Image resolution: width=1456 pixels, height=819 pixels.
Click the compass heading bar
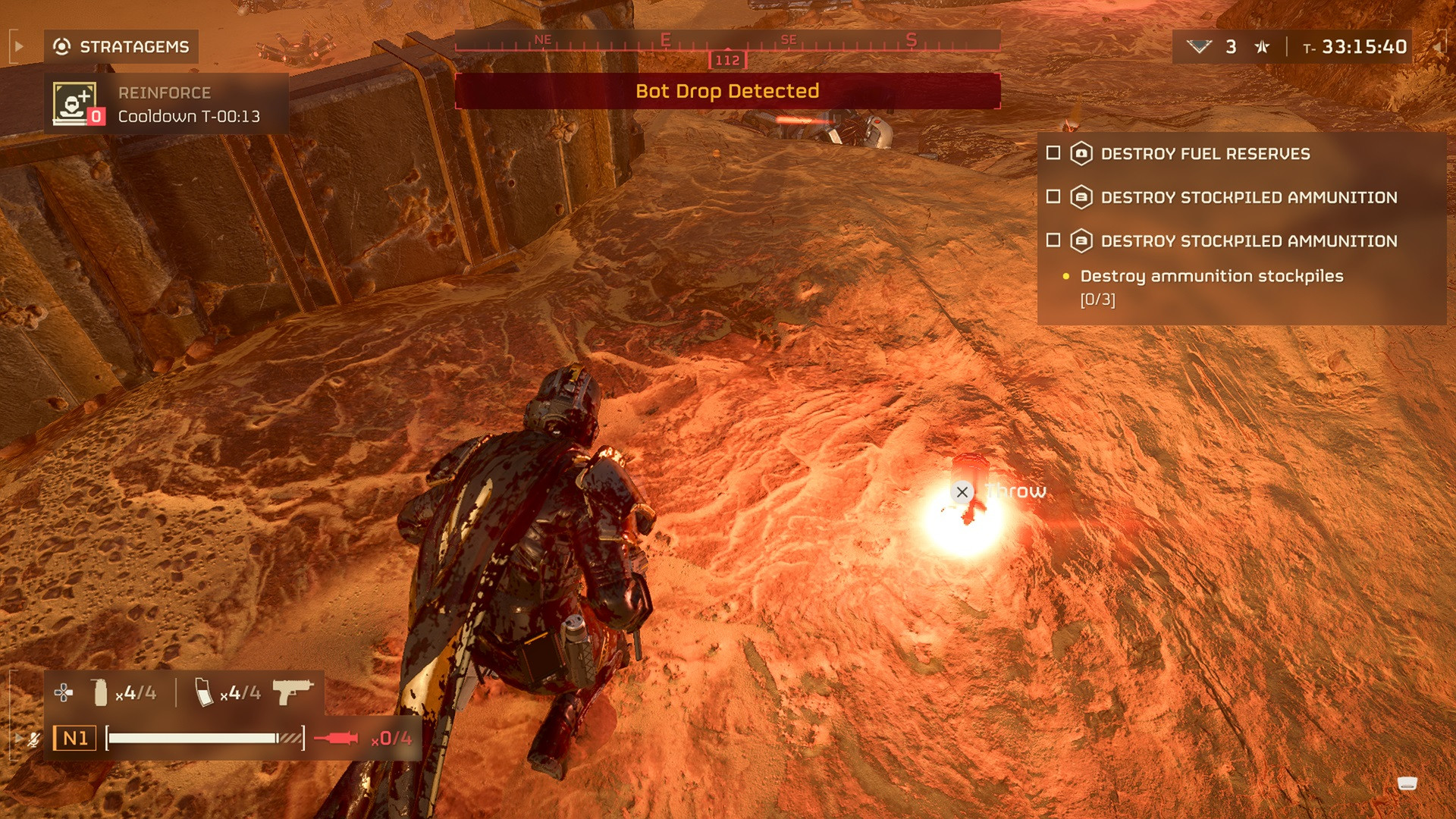pyautogui.click(x=726, y=42)
